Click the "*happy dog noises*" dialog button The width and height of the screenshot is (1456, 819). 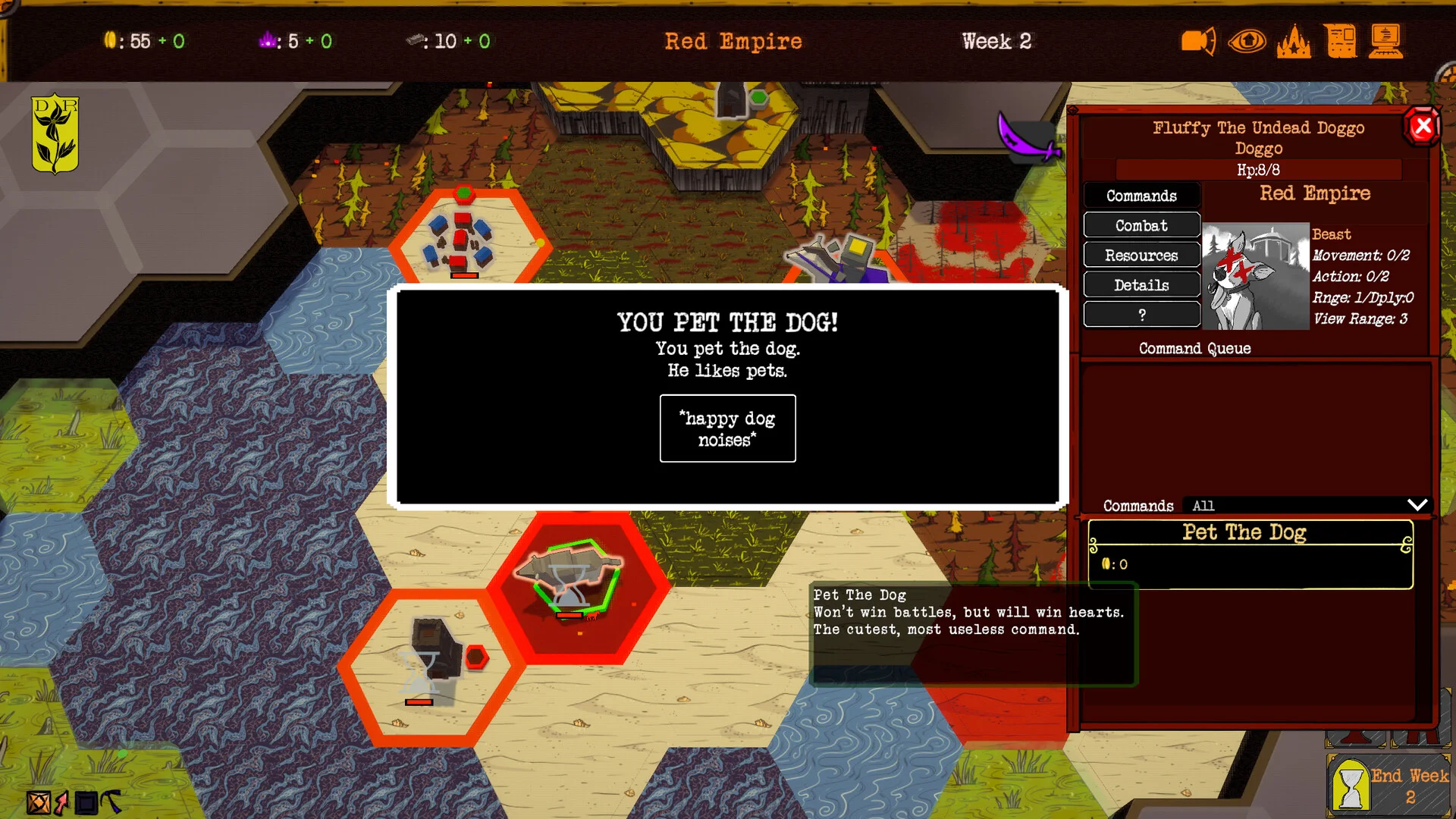[727, 428]
